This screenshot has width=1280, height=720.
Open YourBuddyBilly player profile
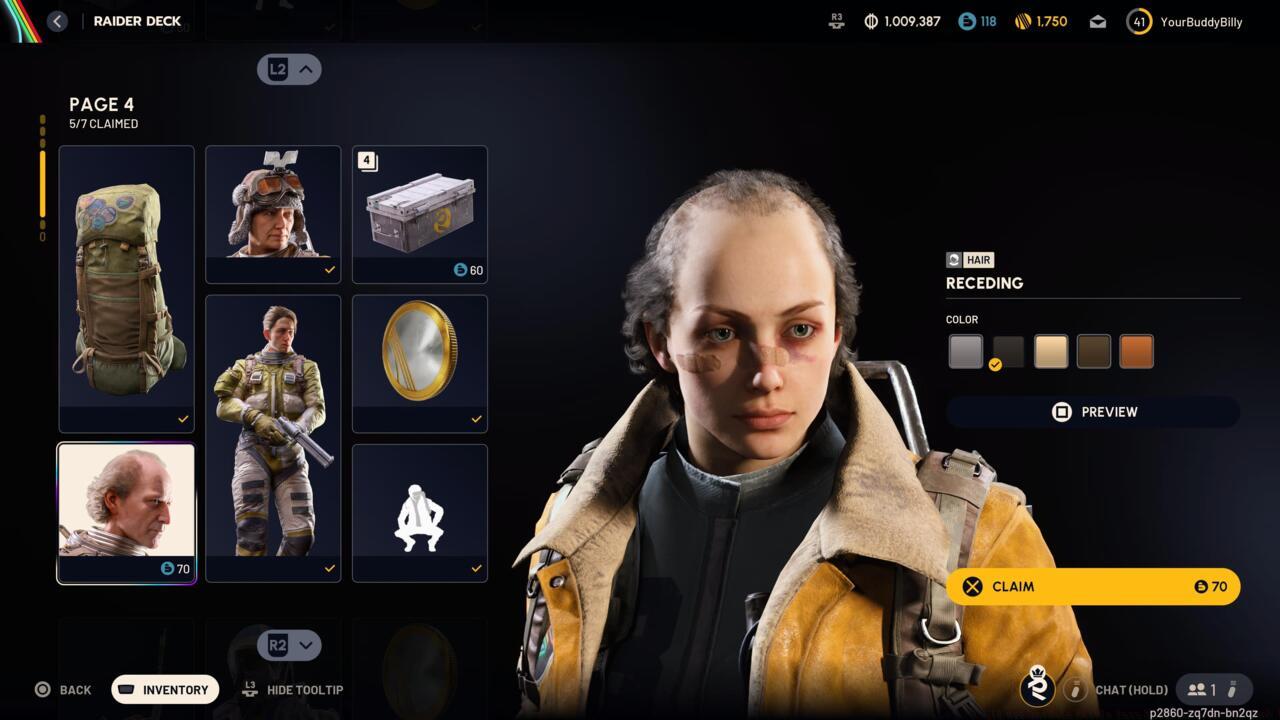click(1186, 21)
